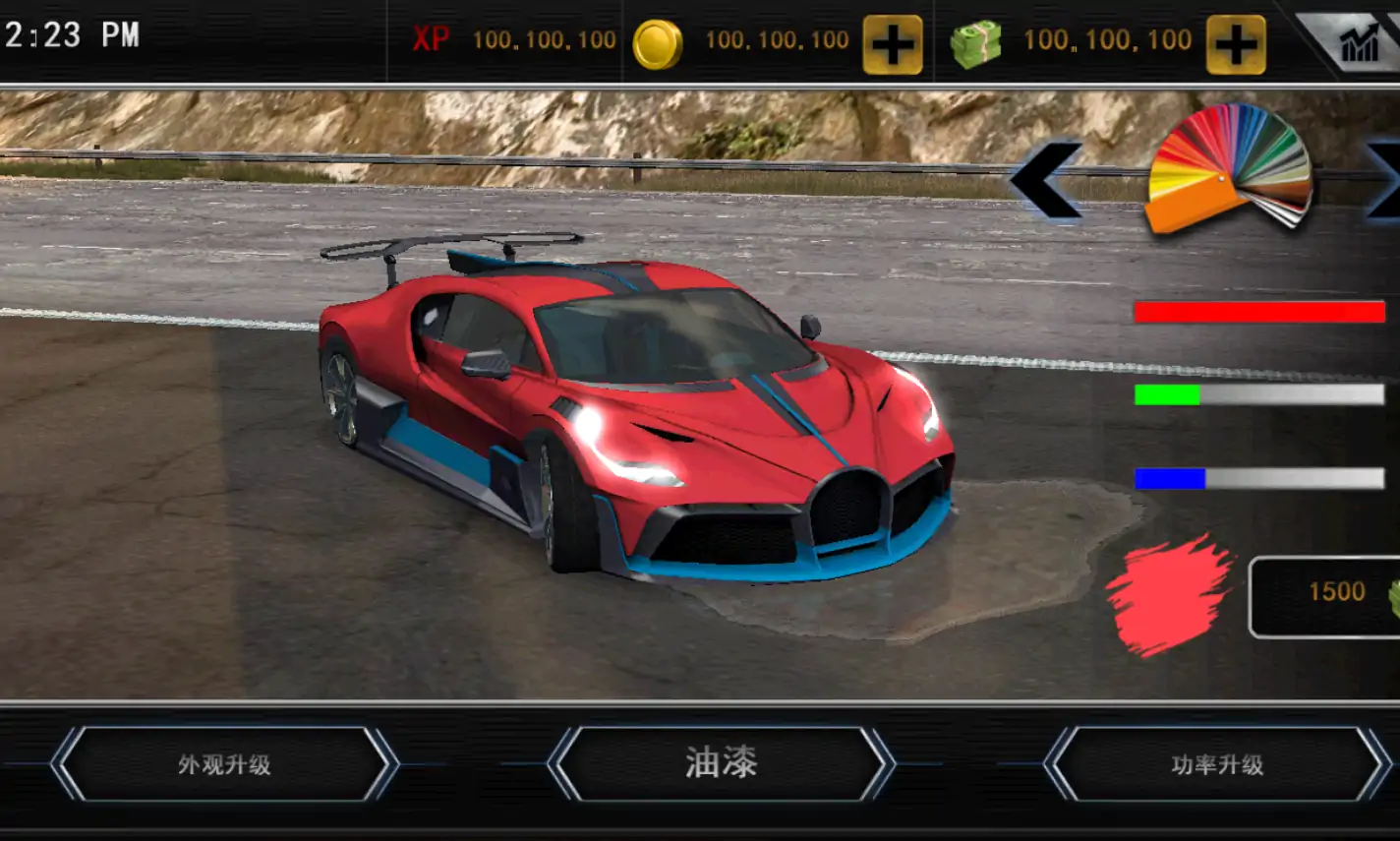The image size is (1400, 841).
Task: Open the 功率升级 power upgrade menu
Action: coord(1217,764)
